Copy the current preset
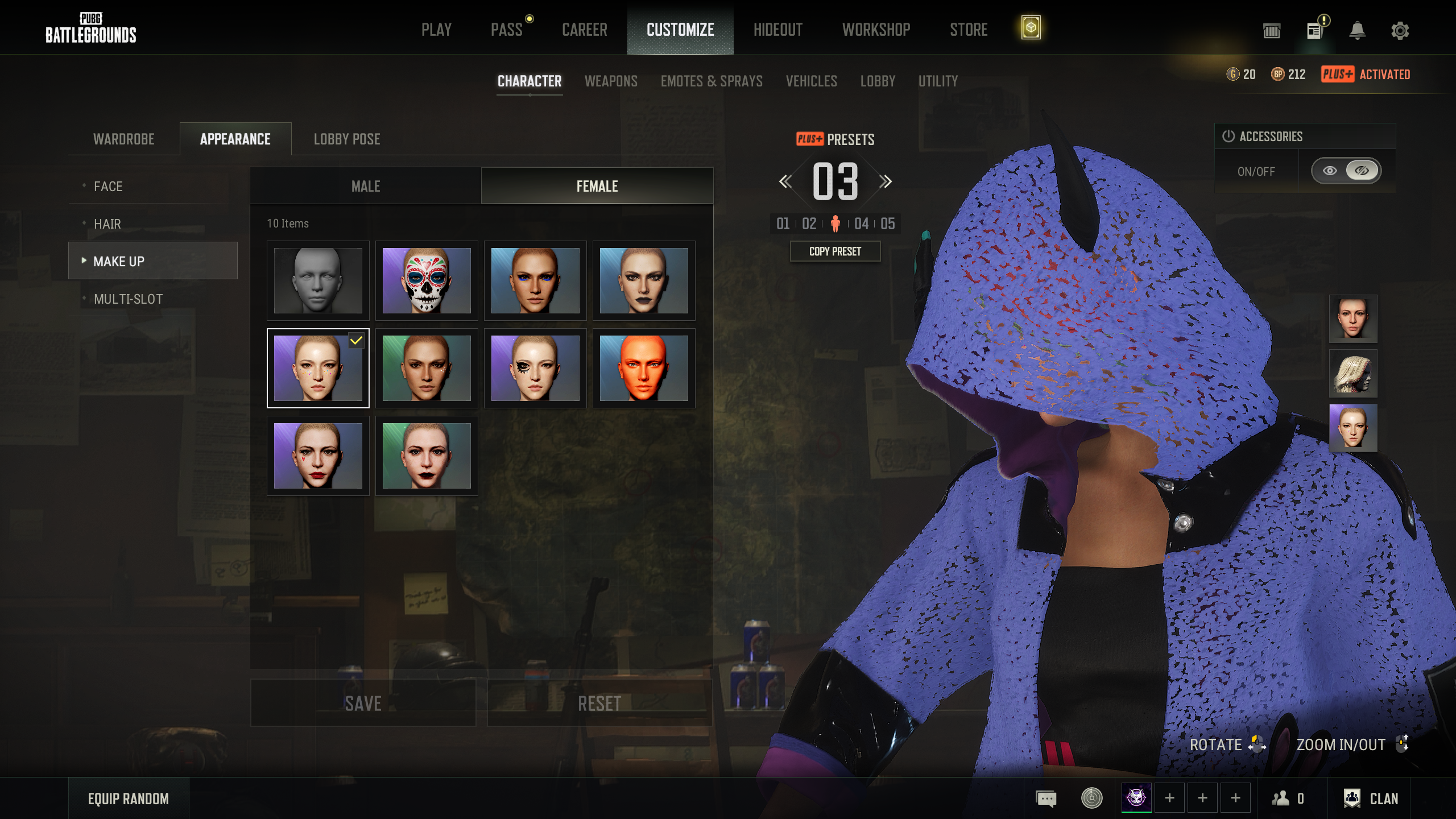1456x819 pixels. tap(835, 251)
